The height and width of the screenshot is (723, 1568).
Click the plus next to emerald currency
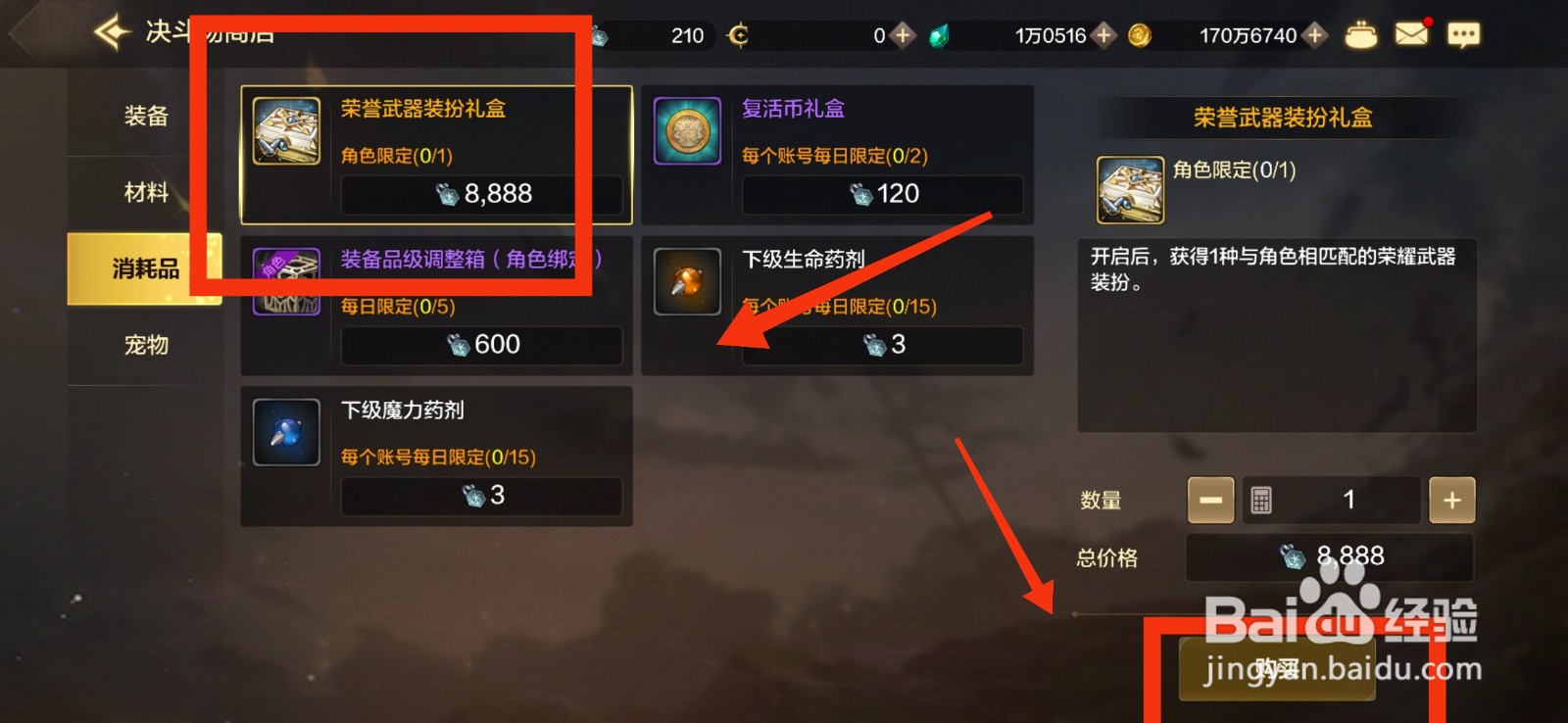[1102, 35]
